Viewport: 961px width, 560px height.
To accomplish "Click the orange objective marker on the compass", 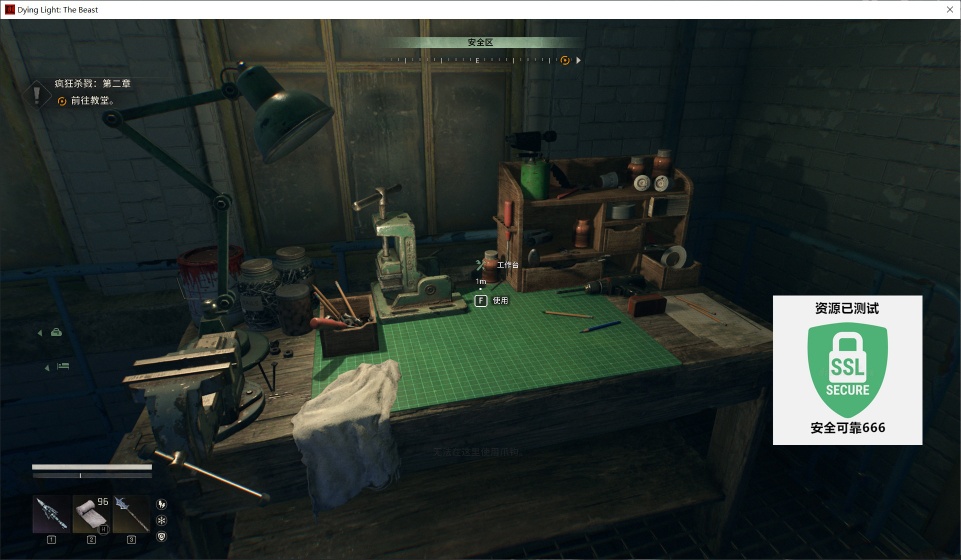I will pyautogui.click(x=565, y=60).
